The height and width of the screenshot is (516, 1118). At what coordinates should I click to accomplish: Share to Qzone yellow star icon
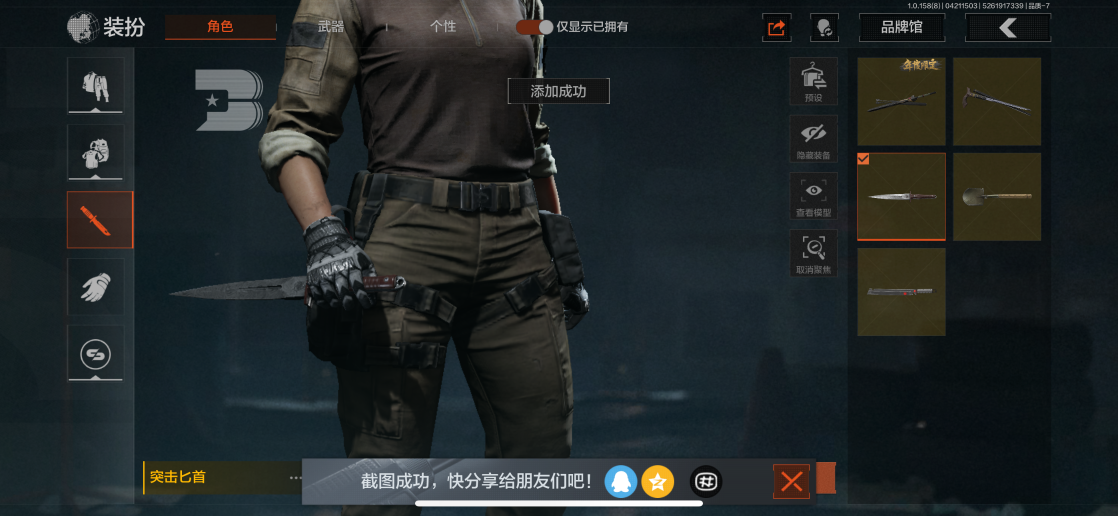[657, 482]
